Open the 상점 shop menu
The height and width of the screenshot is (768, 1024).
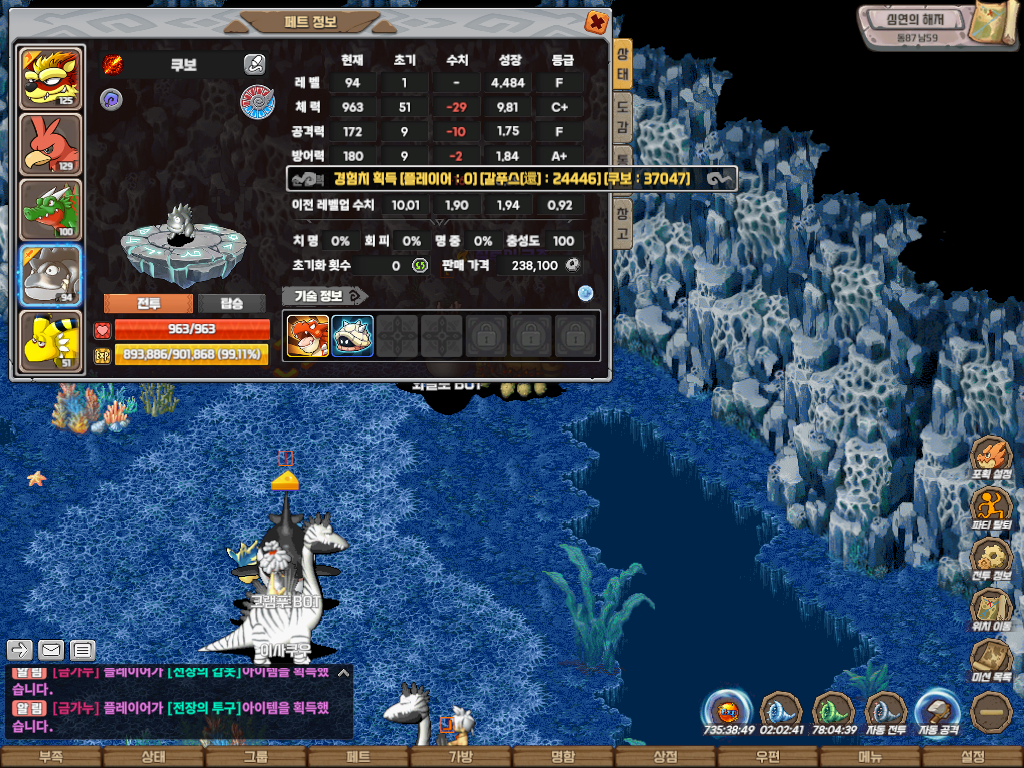[665, 757]
